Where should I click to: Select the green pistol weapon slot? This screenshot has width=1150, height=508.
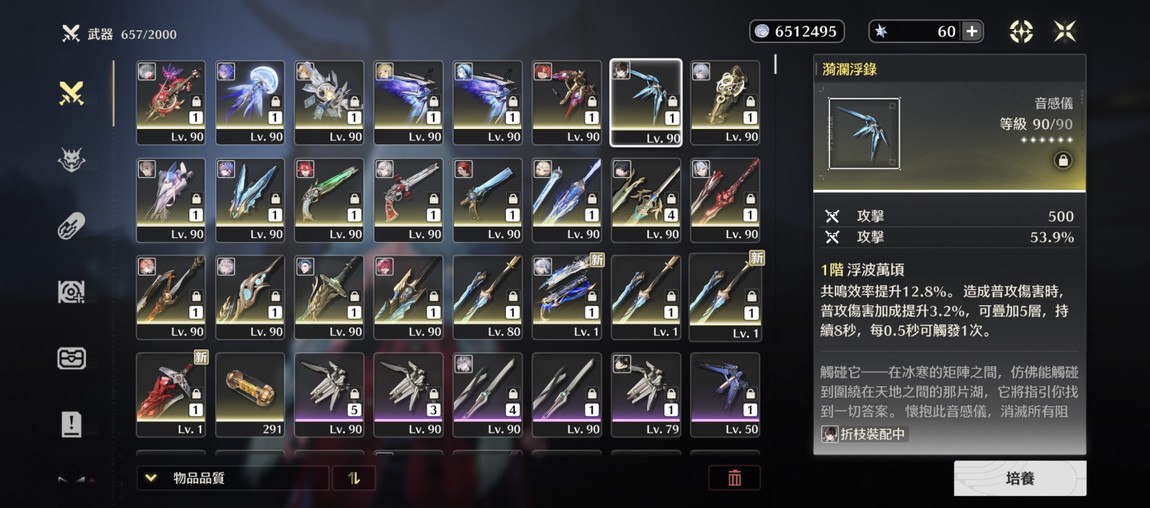pyautogui.click(x=329, y=199)
